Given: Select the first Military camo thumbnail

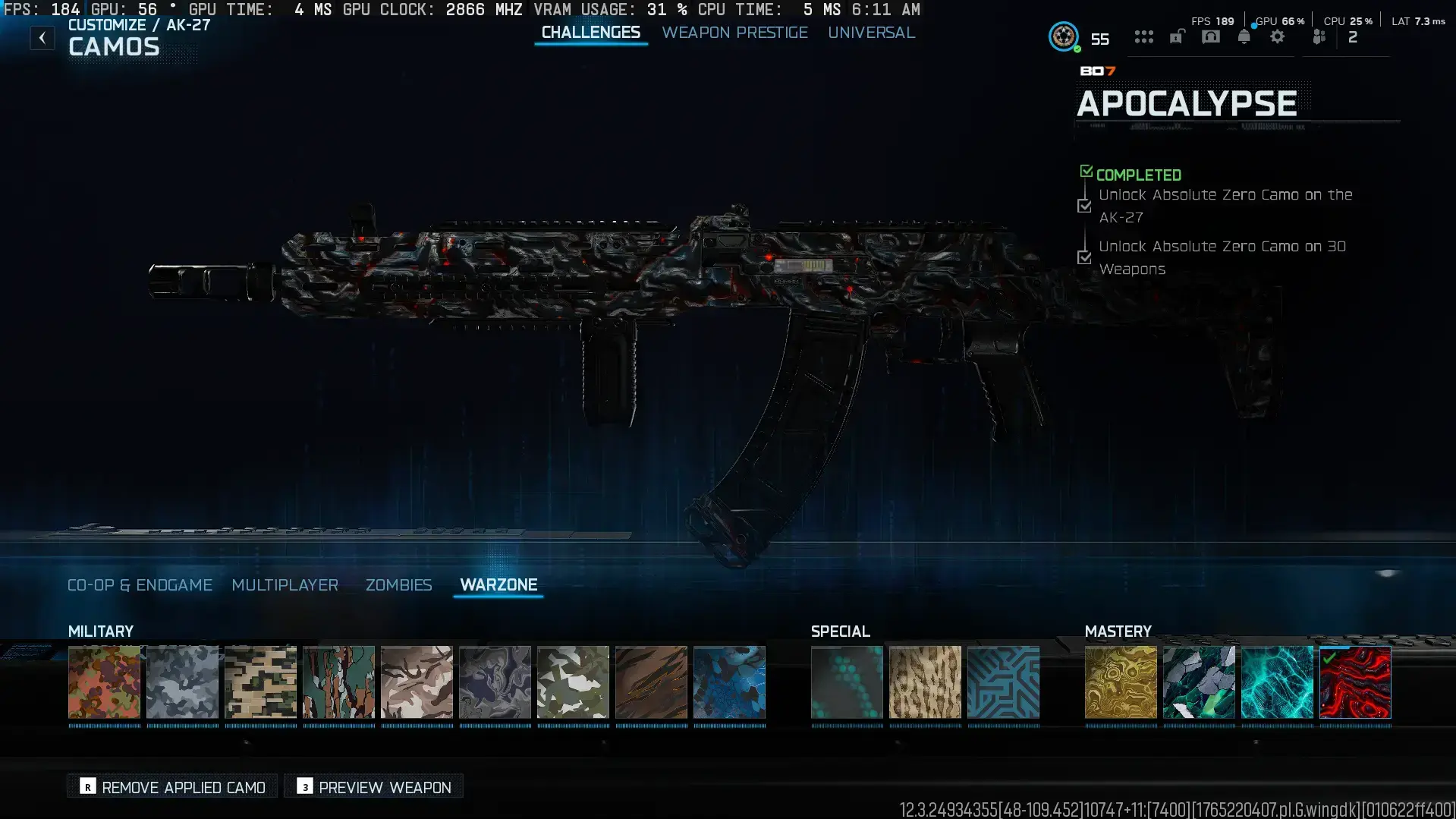Looking at the screenshot, I should click(105, 682).
